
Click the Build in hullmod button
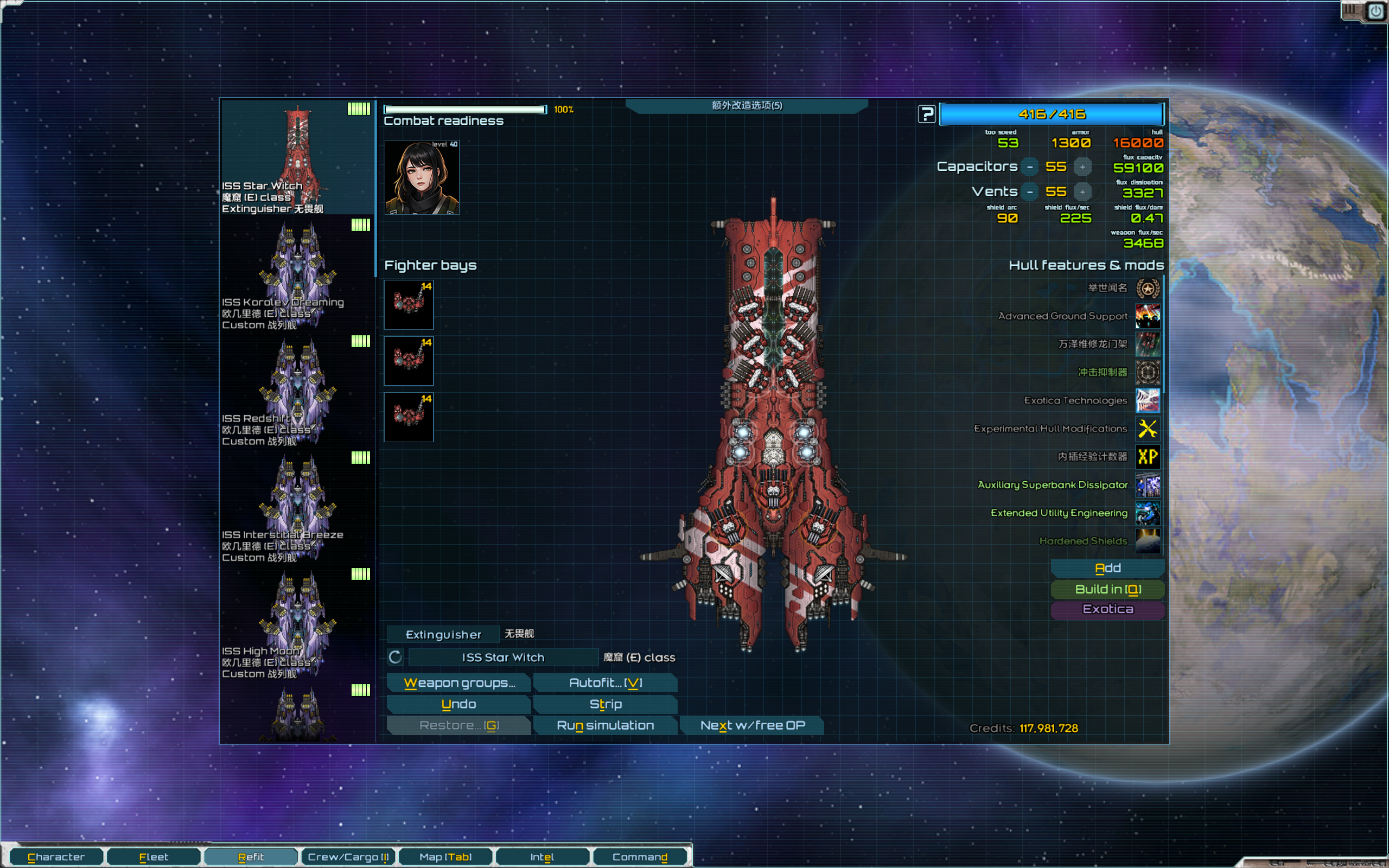point(1107,589)
